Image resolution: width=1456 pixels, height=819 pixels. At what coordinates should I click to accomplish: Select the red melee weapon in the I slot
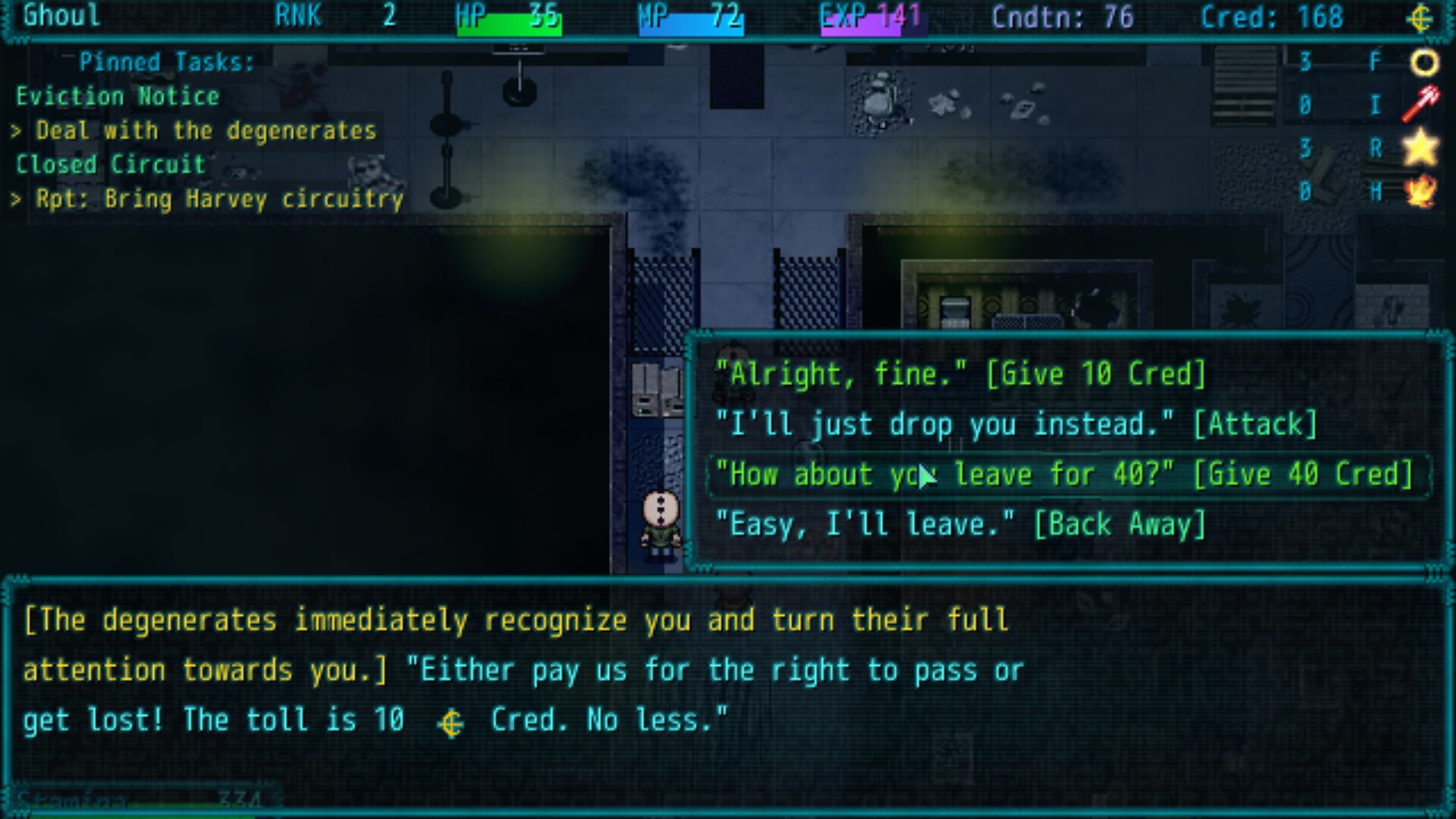point(1421,105)
